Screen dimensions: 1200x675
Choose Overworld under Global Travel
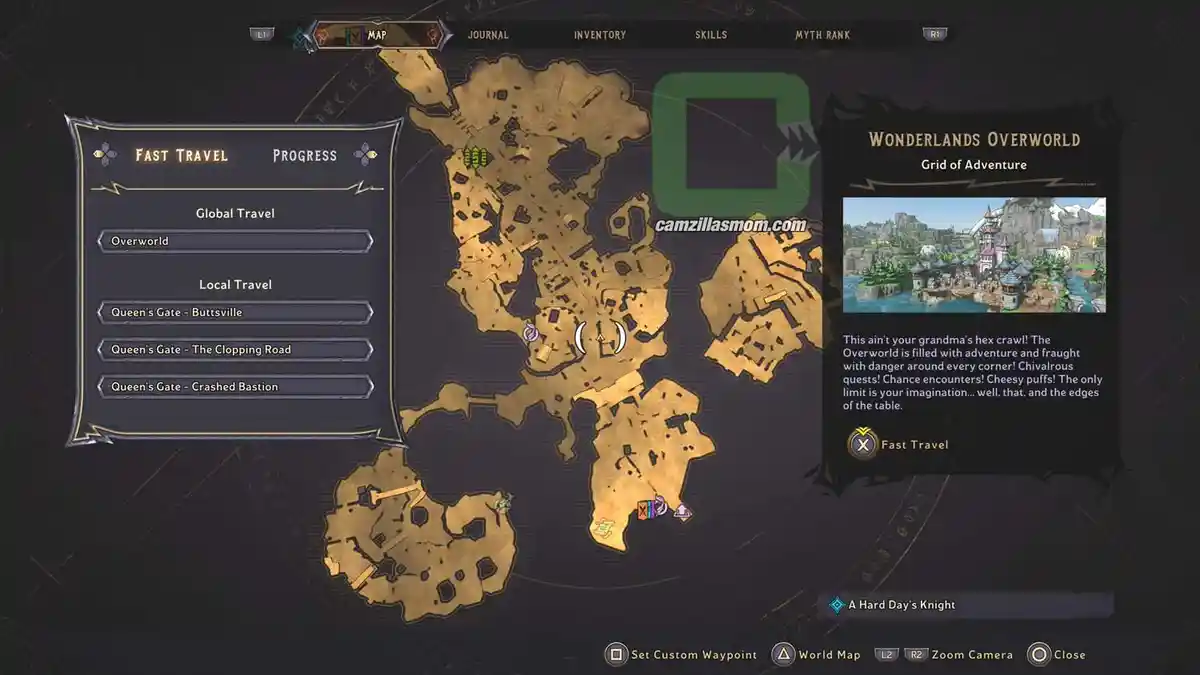point(235,241)
